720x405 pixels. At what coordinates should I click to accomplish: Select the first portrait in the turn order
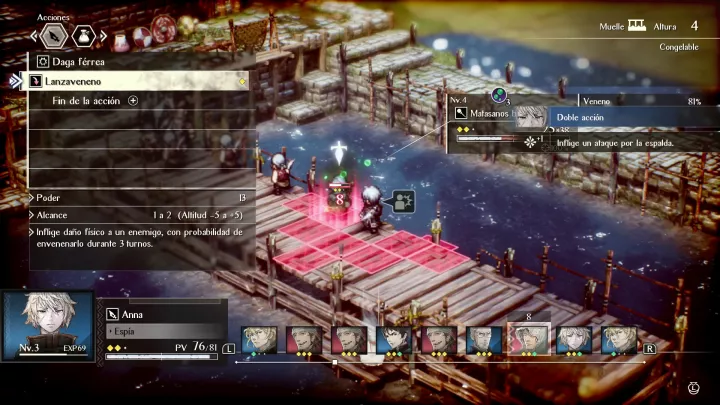pos(256,340)
